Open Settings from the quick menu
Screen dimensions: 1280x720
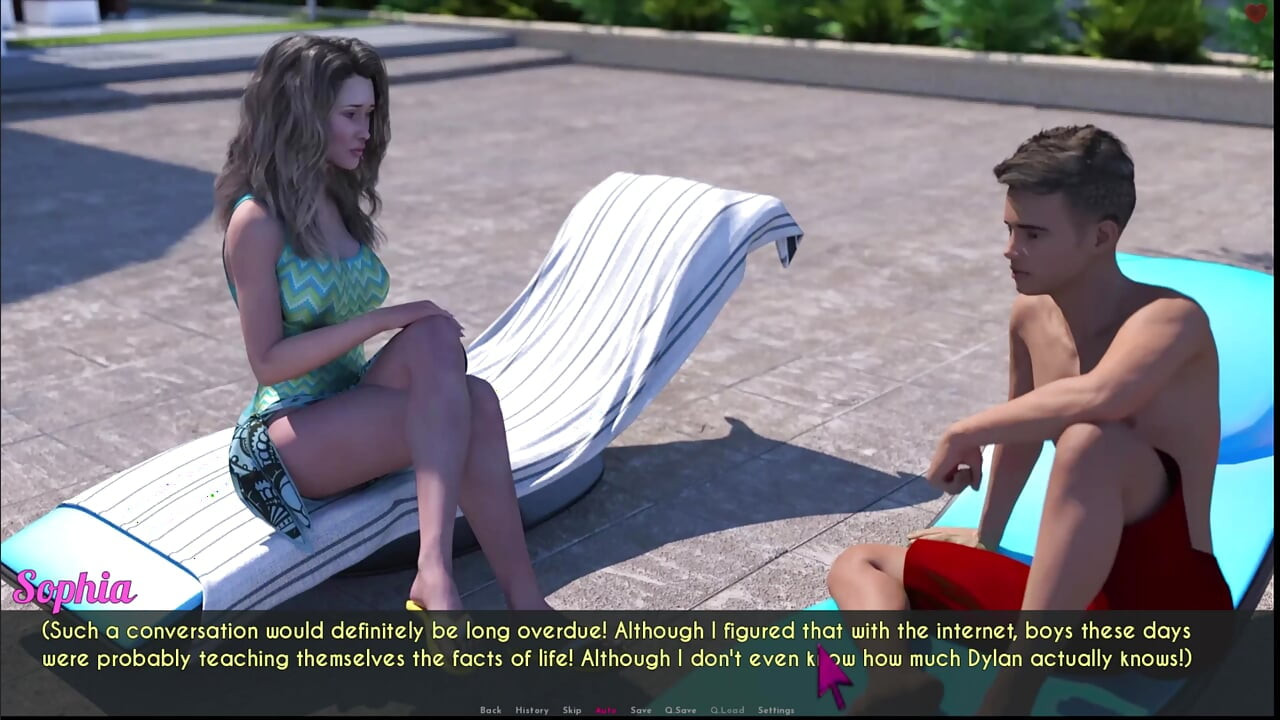[777, 709]
